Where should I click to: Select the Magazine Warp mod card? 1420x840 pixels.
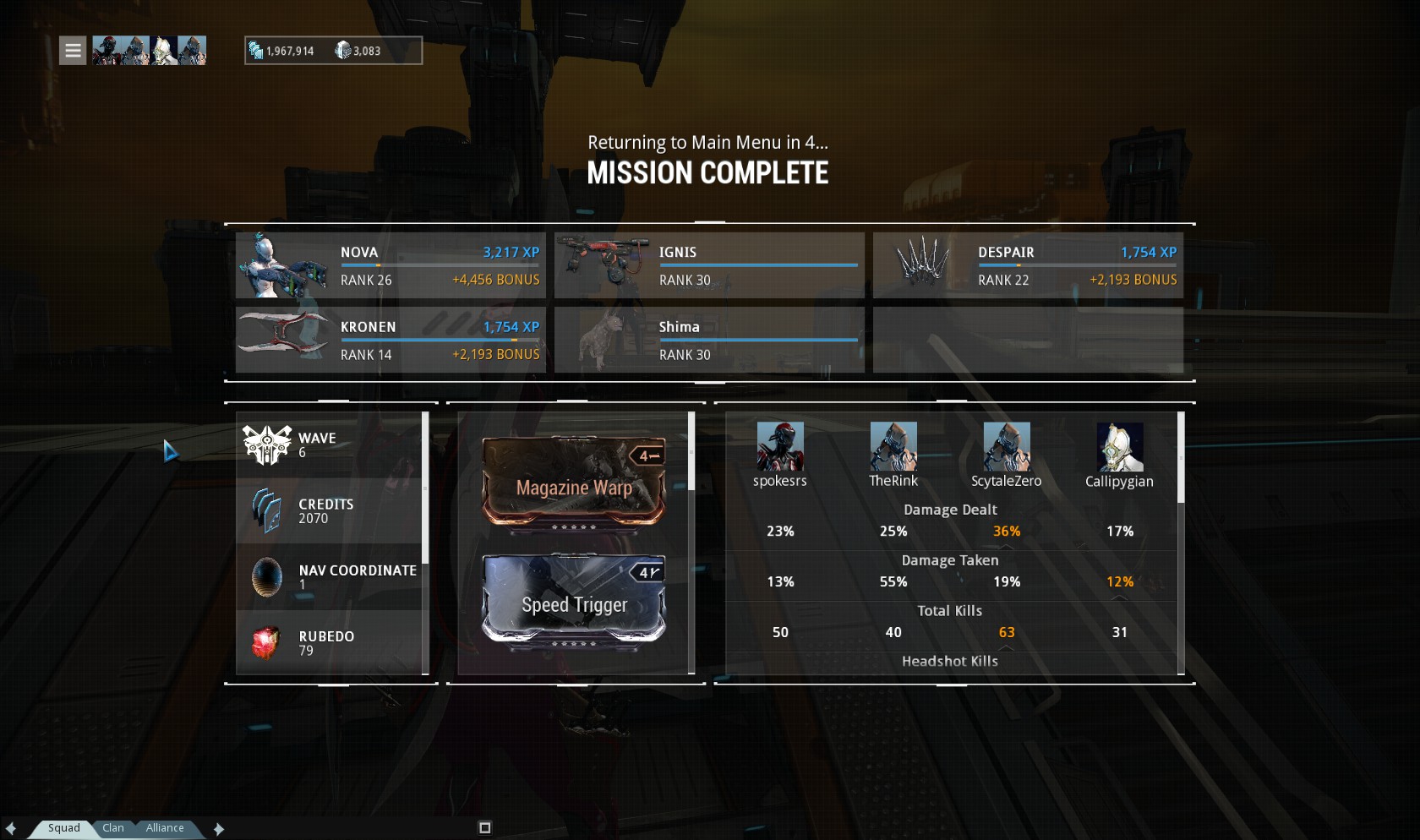click(574, 483)
